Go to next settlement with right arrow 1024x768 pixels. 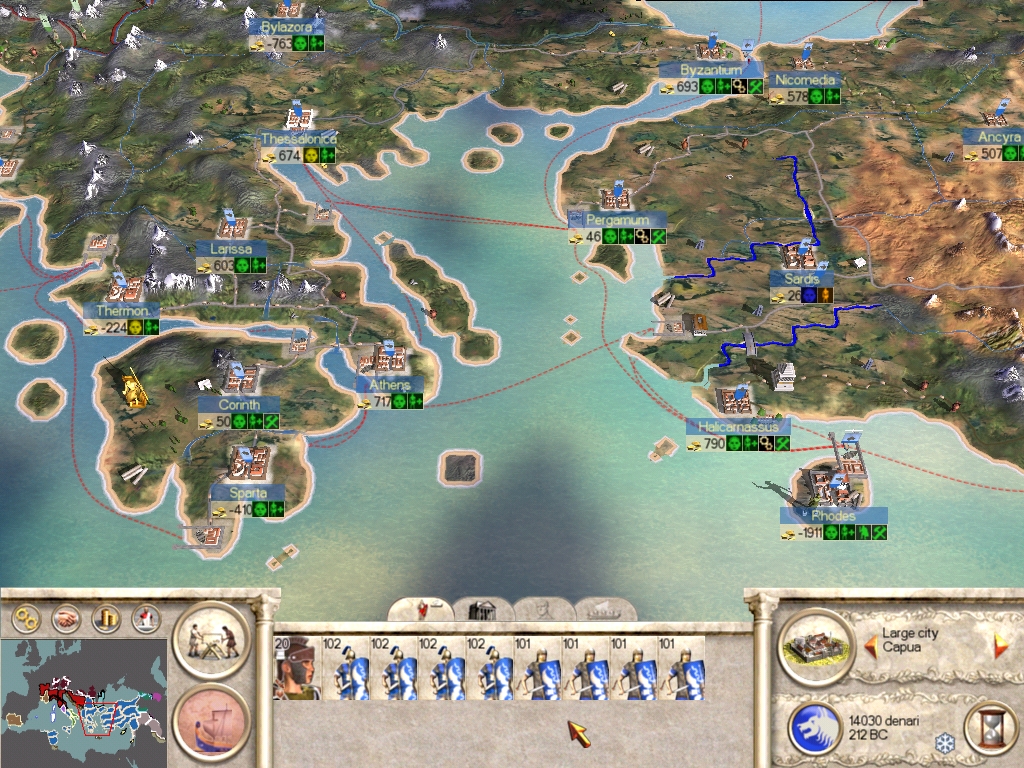[x=1000, y=646]
